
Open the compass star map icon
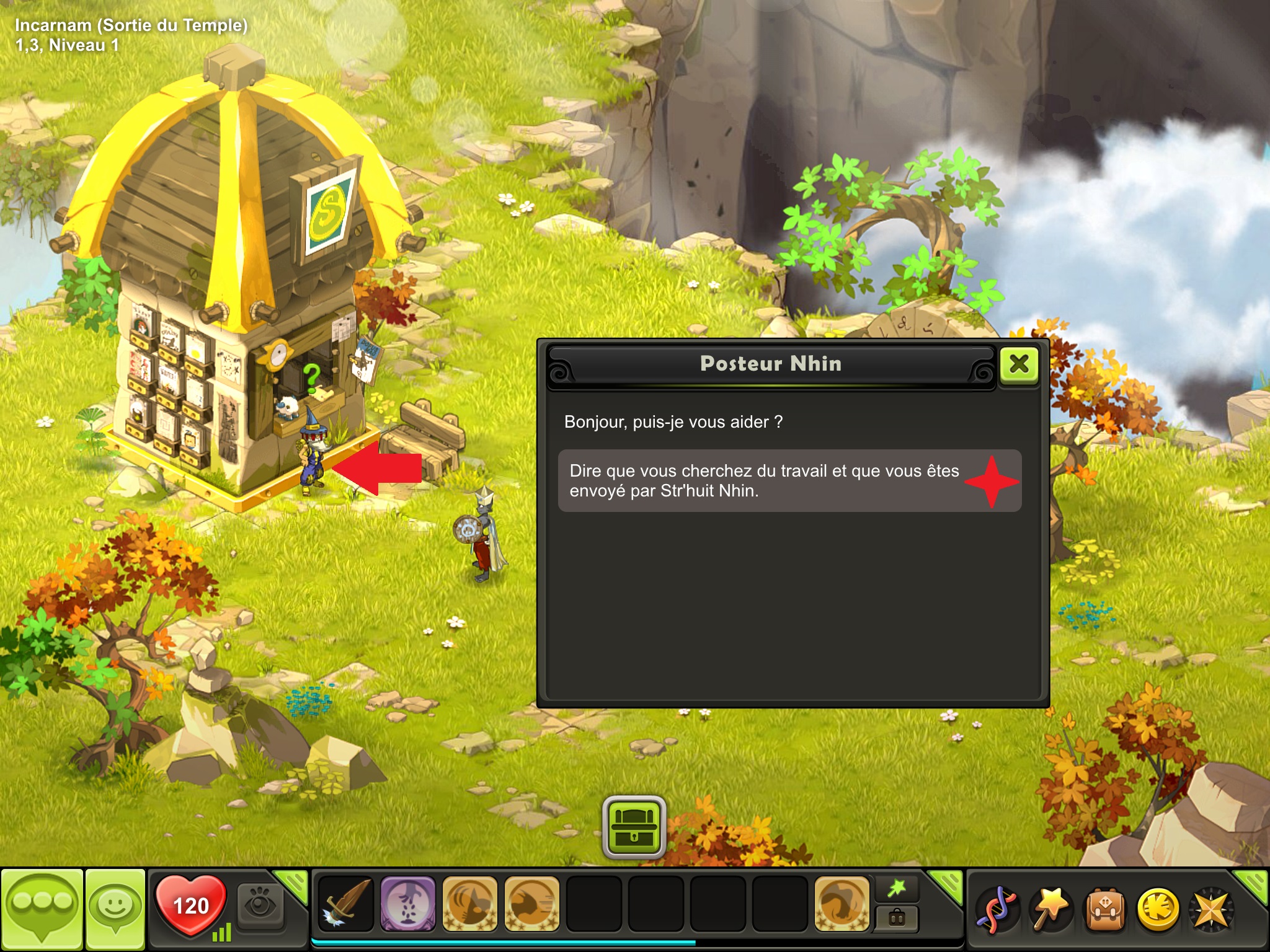[x=1210, y=910]
